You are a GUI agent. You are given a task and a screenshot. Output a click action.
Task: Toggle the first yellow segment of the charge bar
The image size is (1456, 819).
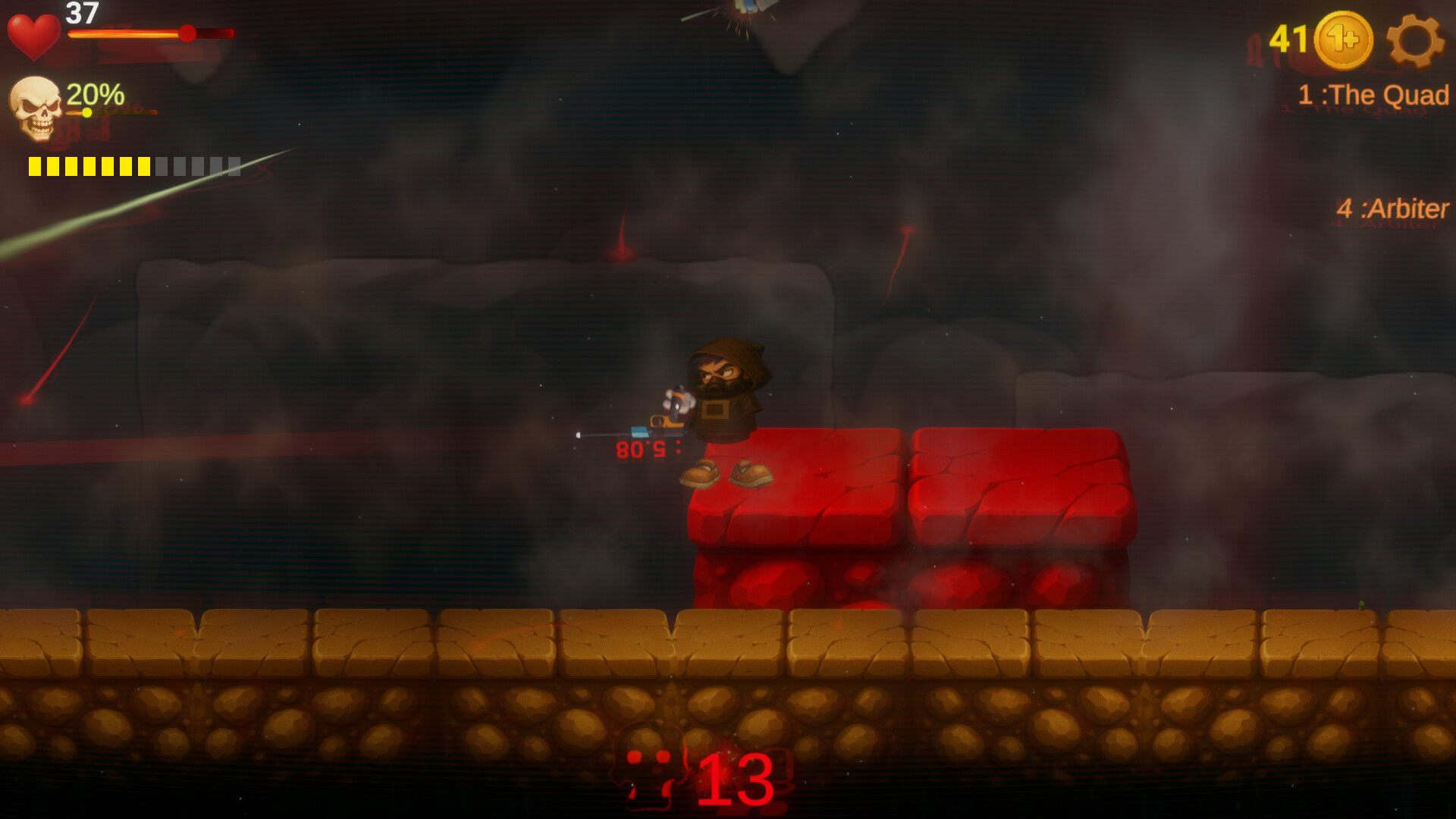click(36, 165)
